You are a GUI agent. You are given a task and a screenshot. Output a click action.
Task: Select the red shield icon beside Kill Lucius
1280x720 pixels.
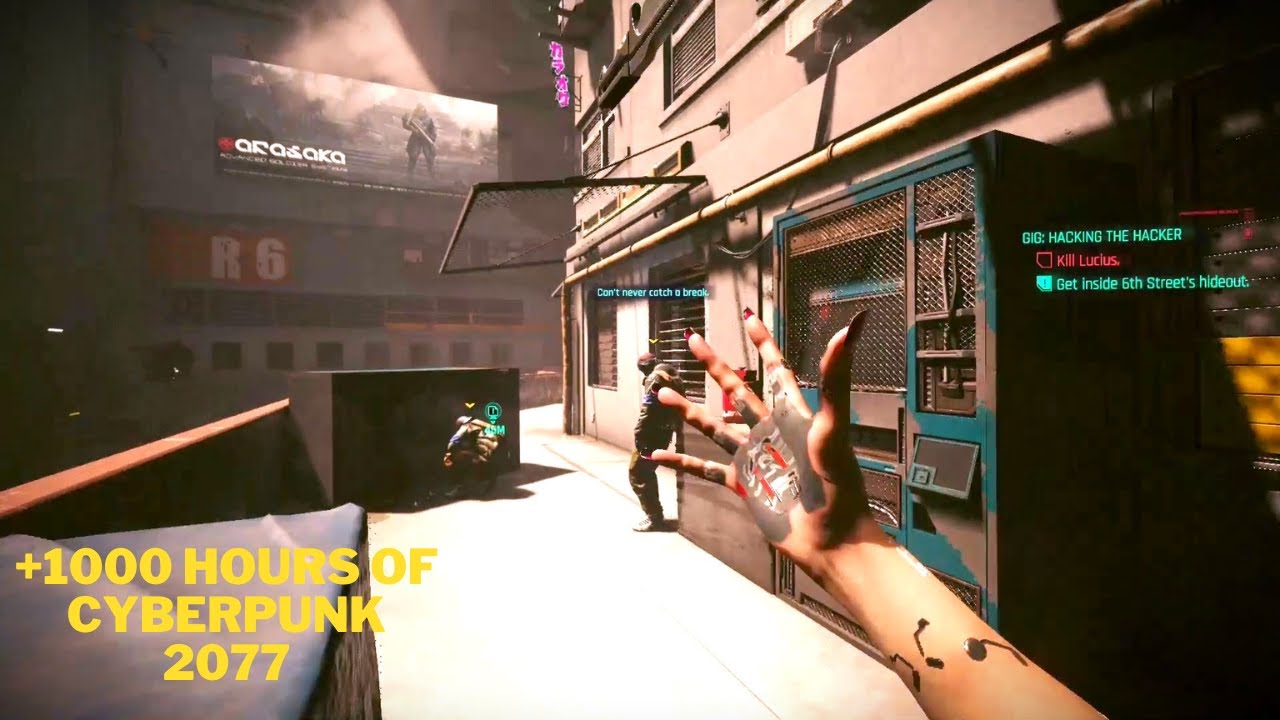click(x=1045, y=258)
